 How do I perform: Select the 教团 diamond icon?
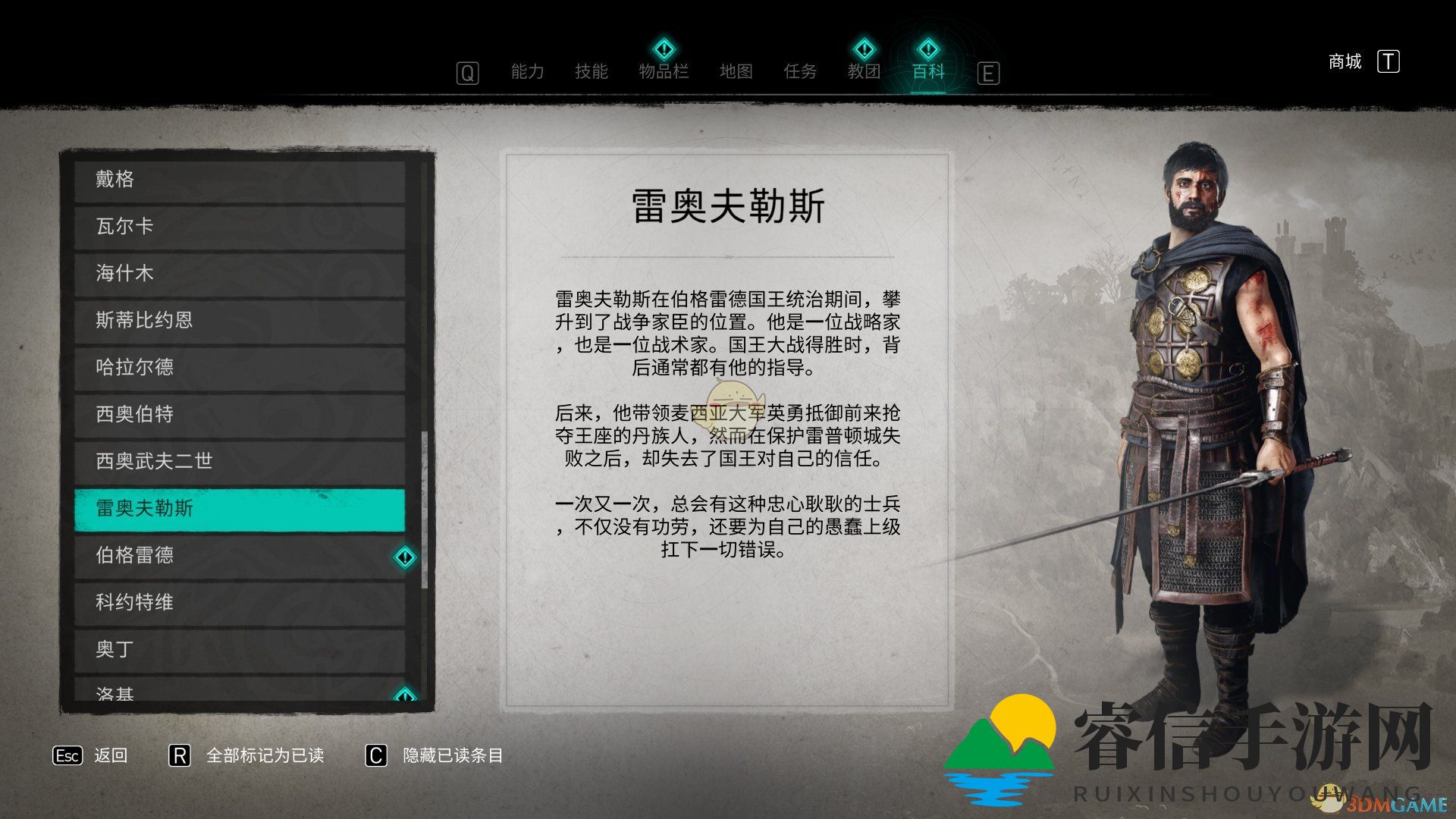tap(864, 50)
